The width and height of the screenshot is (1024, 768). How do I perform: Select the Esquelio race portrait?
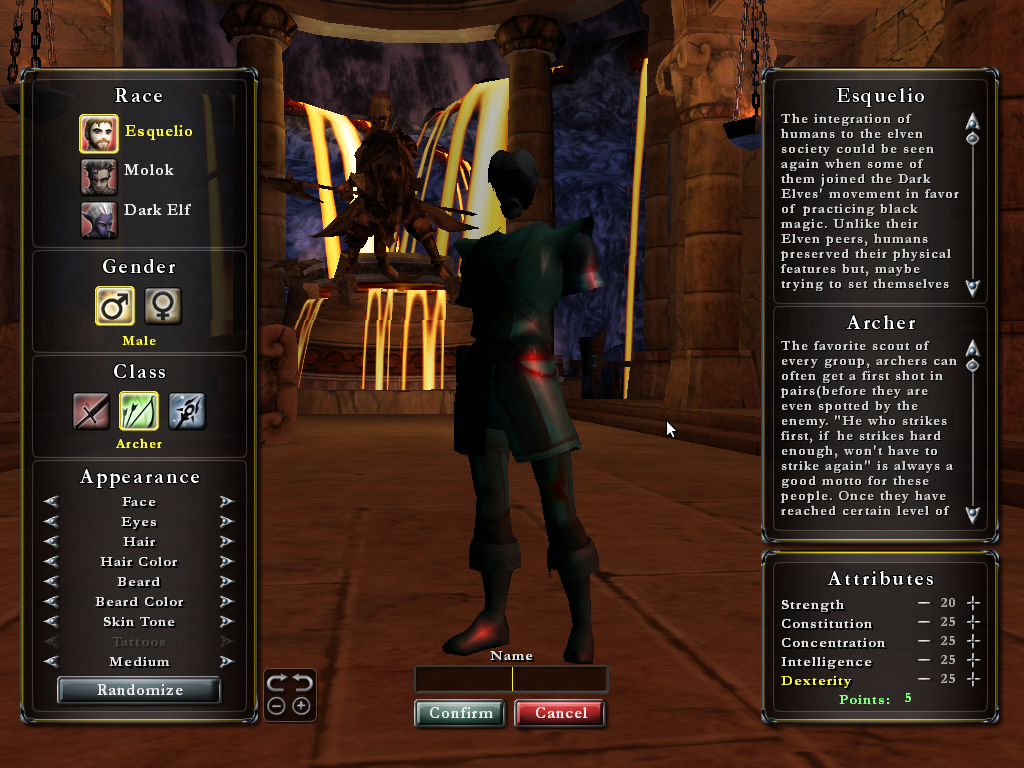point(98,133)
